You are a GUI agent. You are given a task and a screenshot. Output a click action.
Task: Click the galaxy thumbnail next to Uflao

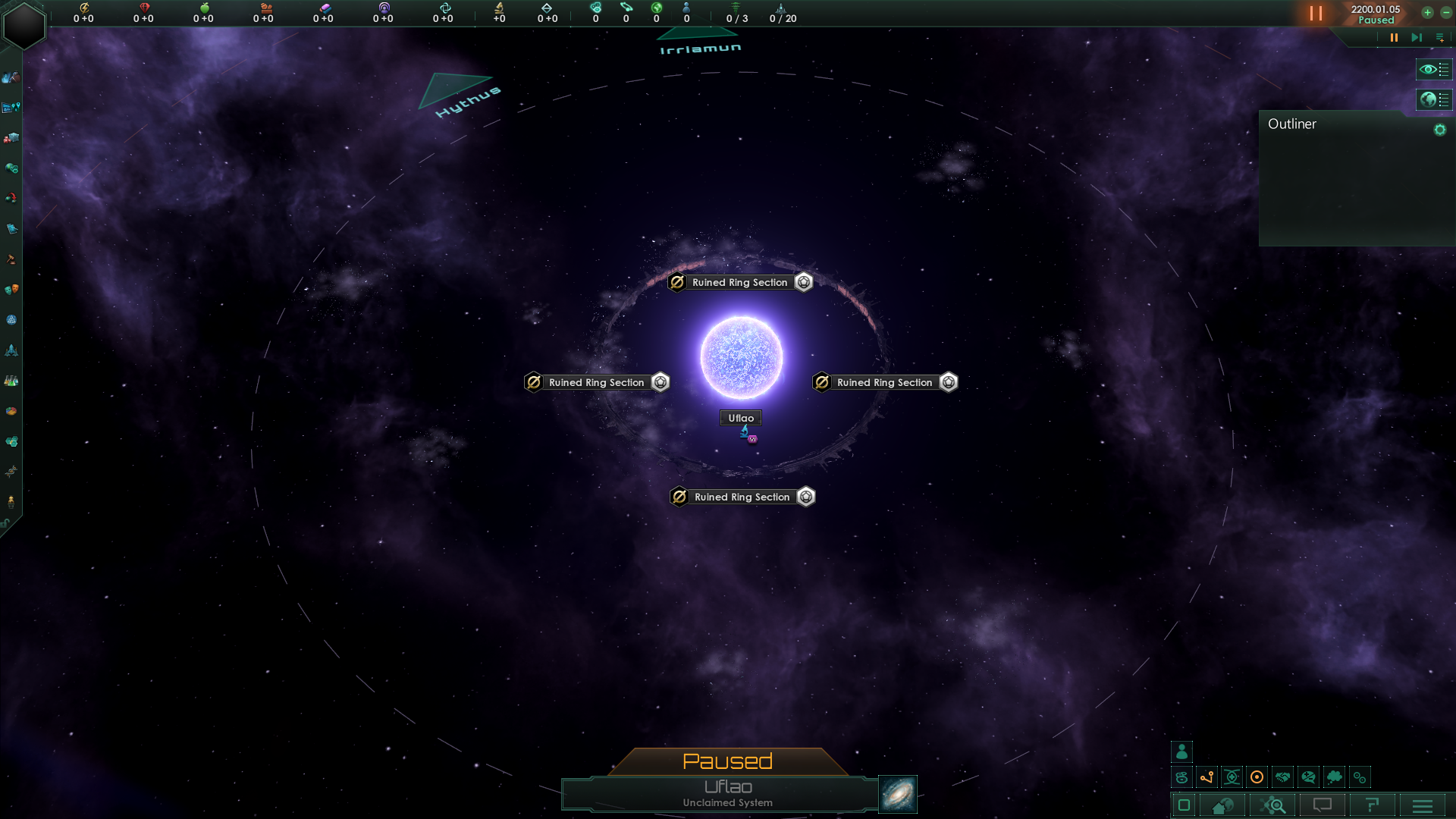pos(897,794)
